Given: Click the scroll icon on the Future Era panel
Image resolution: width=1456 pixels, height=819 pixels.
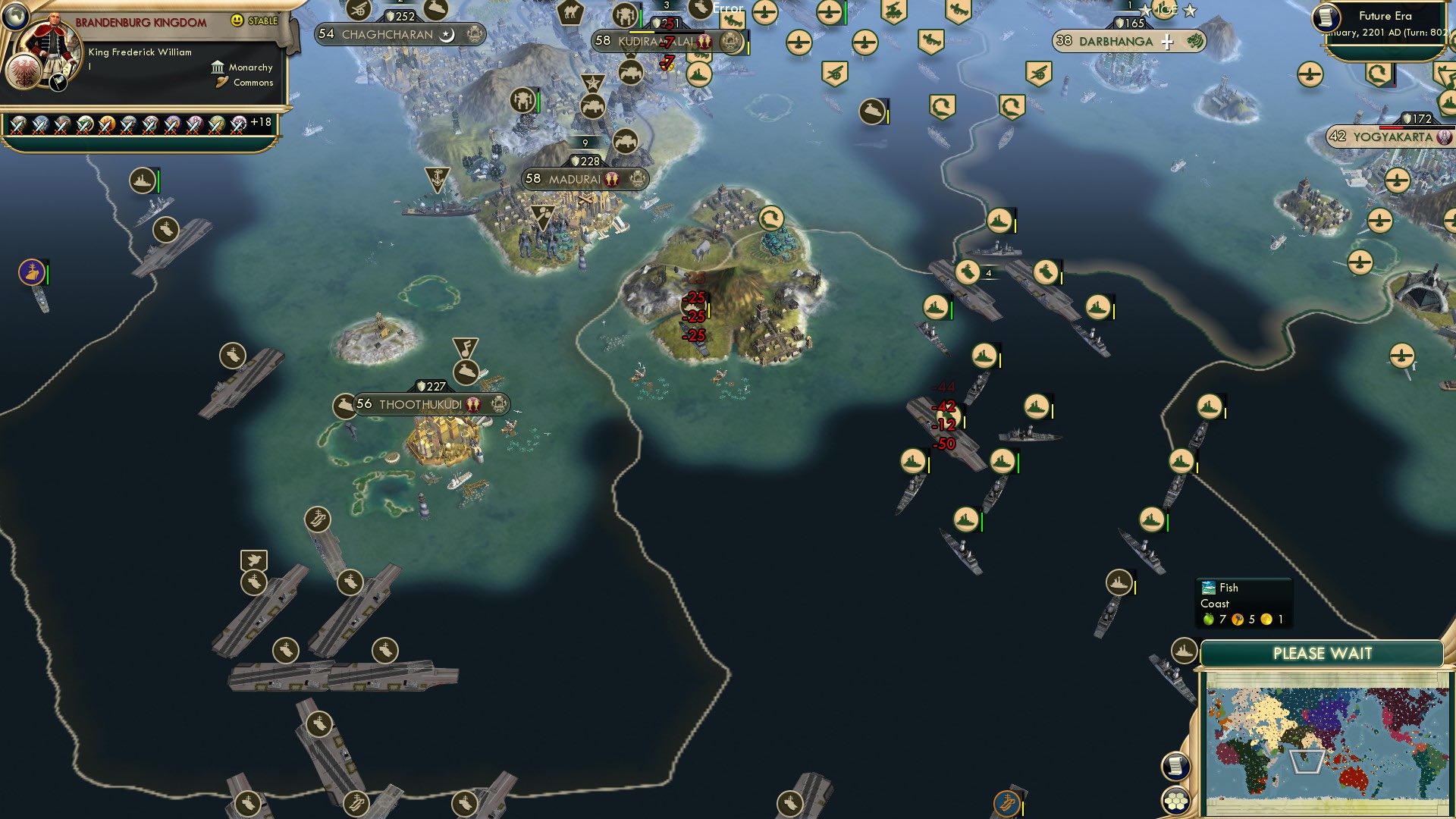Looking at the screenshot, I should coord(1326,18).
